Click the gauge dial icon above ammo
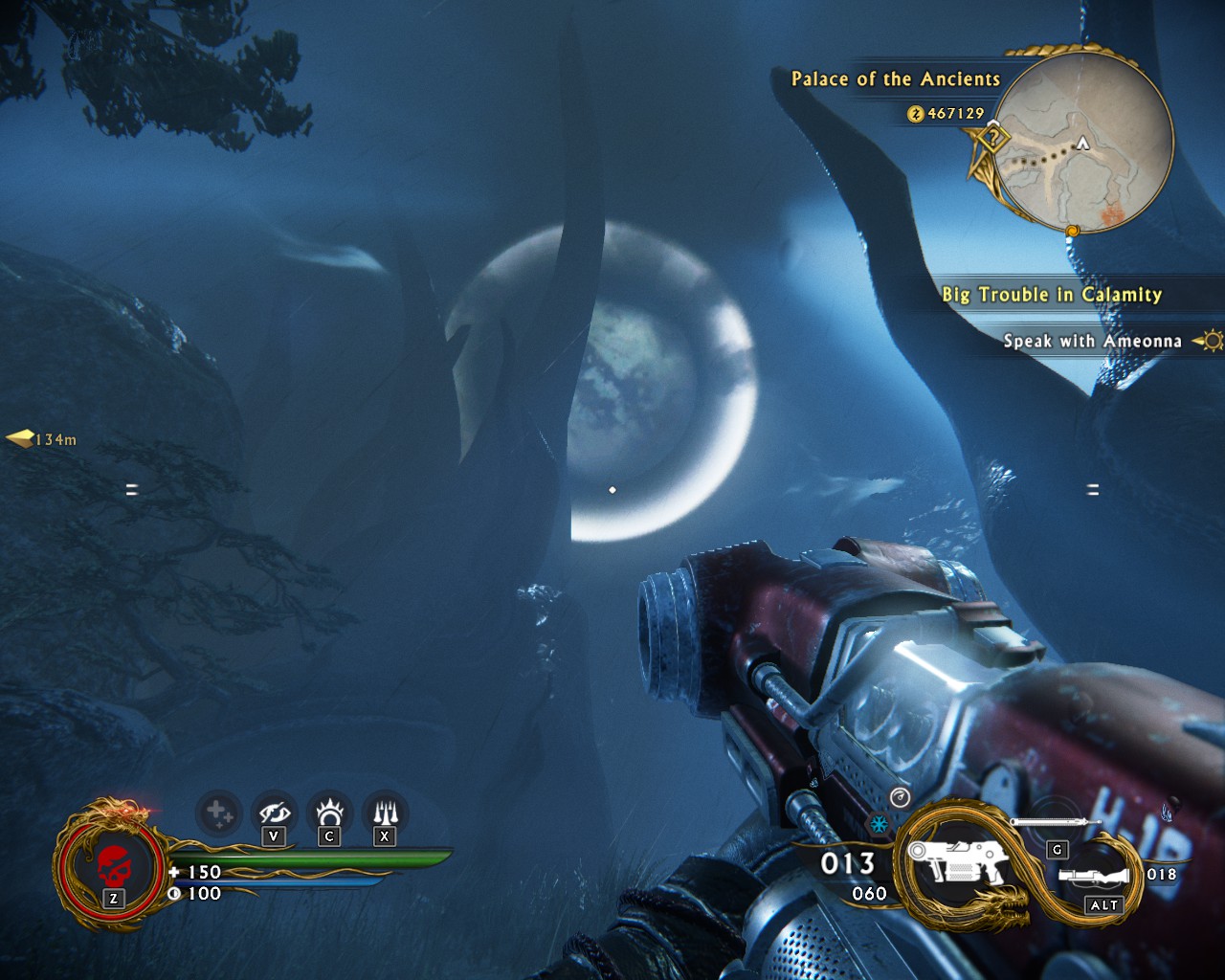1225x980 pixels. click(900, 797)
